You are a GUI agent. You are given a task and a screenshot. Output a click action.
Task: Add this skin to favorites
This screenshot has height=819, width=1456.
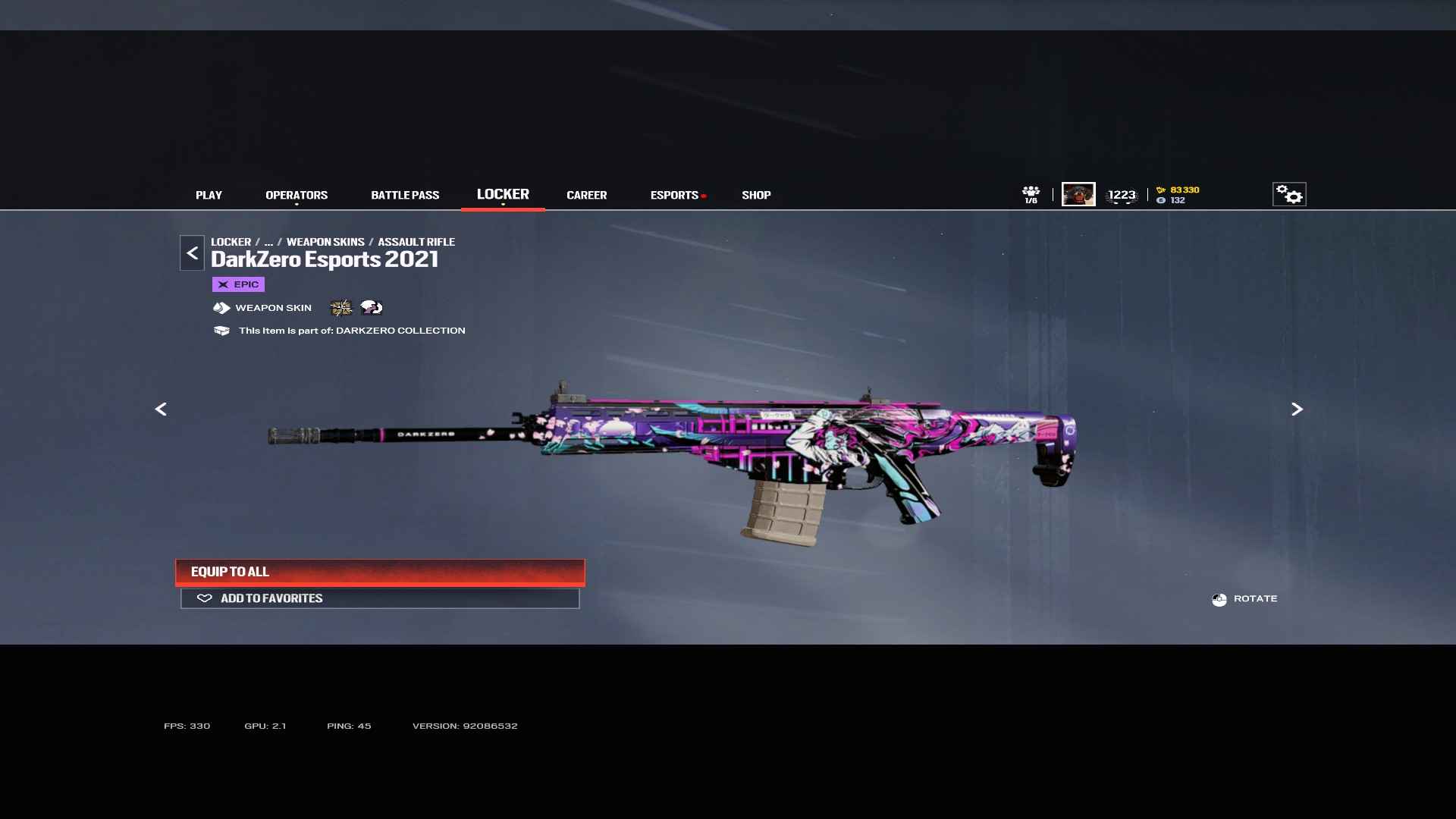pos(380,598)
